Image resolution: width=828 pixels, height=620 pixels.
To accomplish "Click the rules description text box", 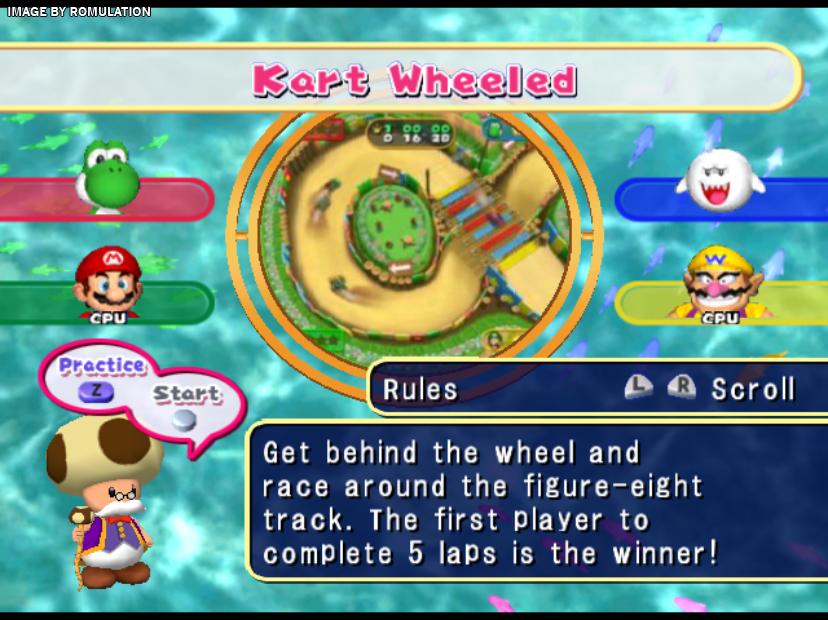I will (535, 500).
